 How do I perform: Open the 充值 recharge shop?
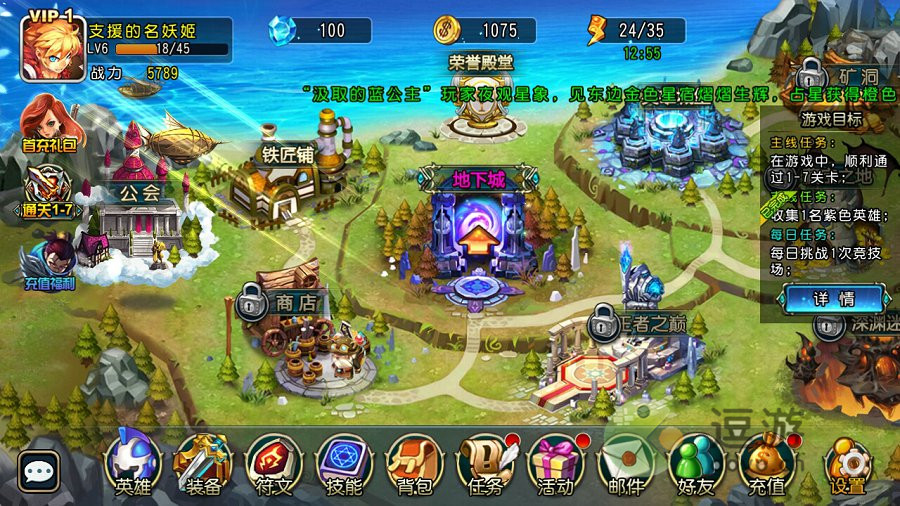[x=767, y=463]
